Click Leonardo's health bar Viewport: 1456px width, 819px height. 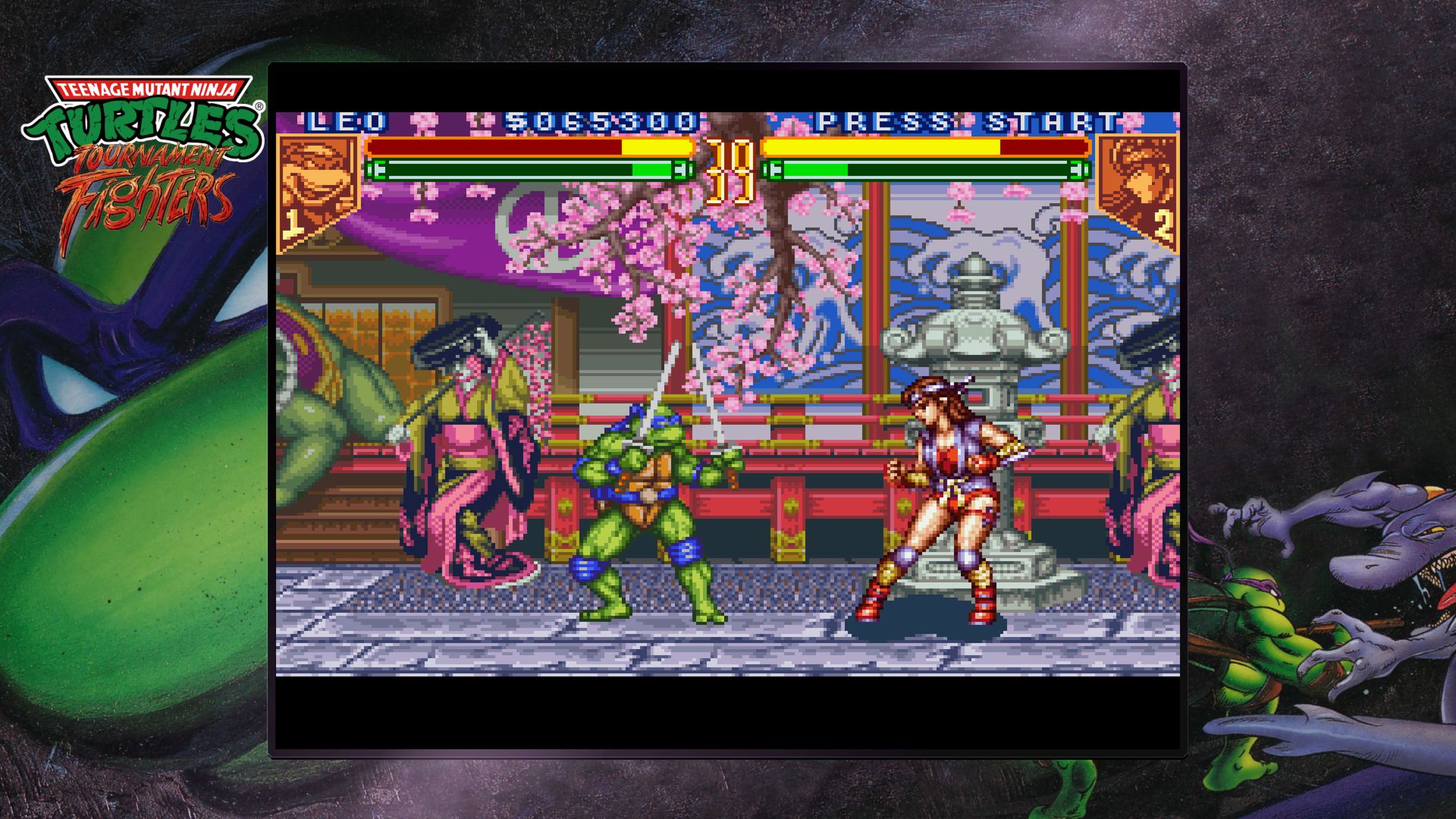point(531,148)
